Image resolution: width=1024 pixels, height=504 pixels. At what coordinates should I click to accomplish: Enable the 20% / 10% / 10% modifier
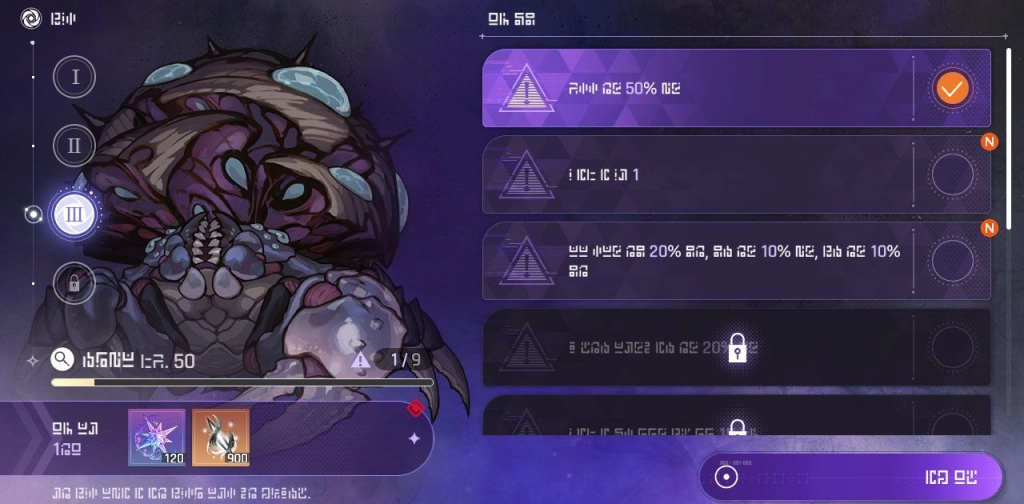click(x=952, y=261)
